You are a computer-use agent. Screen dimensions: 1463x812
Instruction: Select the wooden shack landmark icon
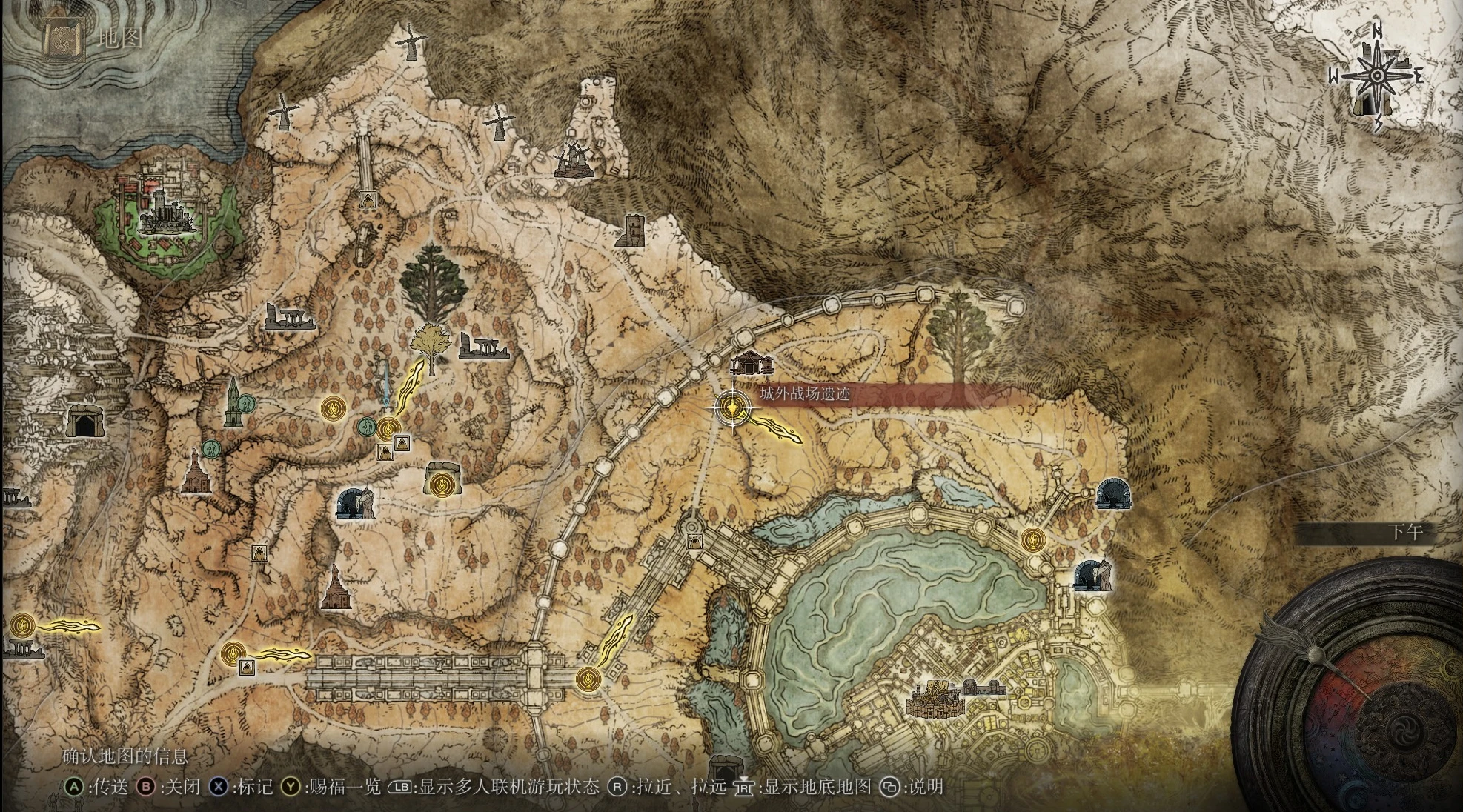pyautogui.click(x=752, y=363)
